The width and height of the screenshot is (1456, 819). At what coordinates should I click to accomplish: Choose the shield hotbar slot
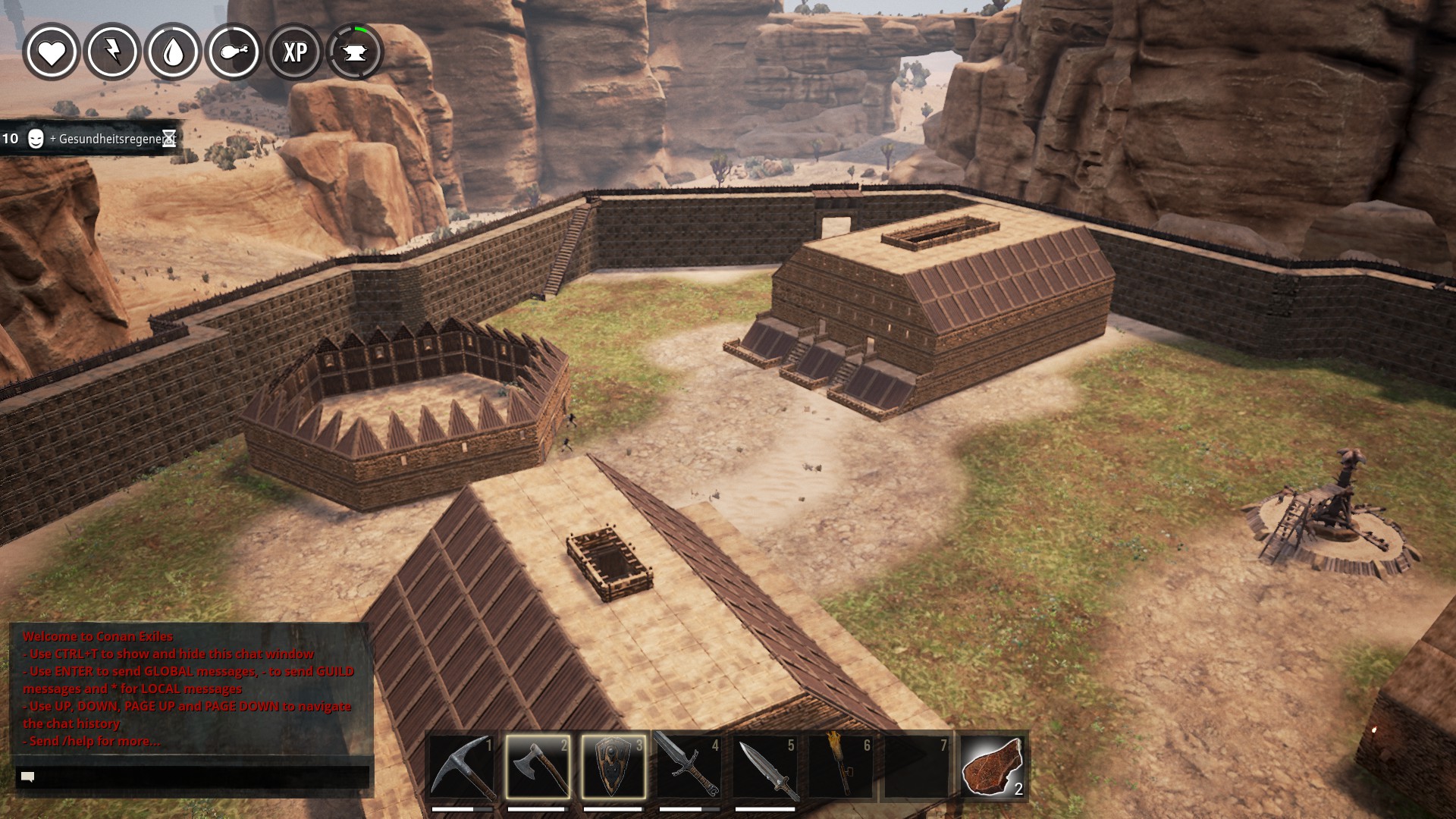[613, 767]
